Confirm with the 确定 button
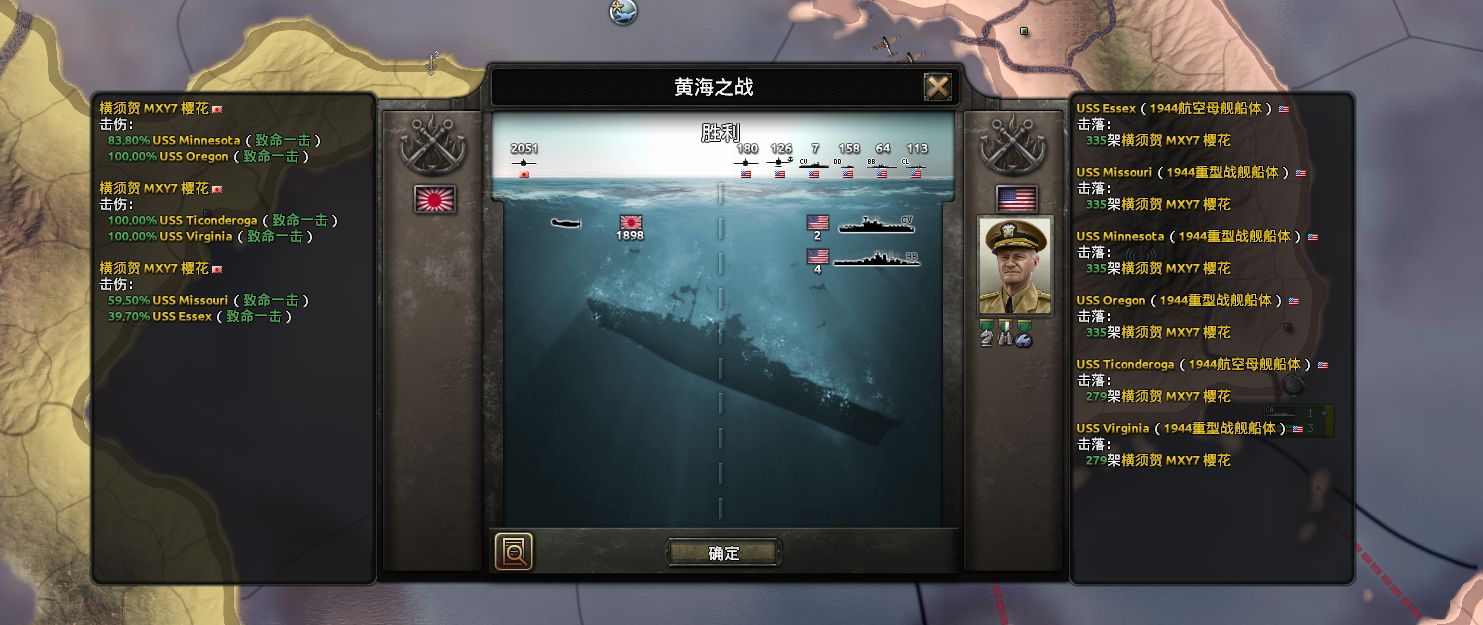Viewport: 1483px width, 625px height. [723, 553]
